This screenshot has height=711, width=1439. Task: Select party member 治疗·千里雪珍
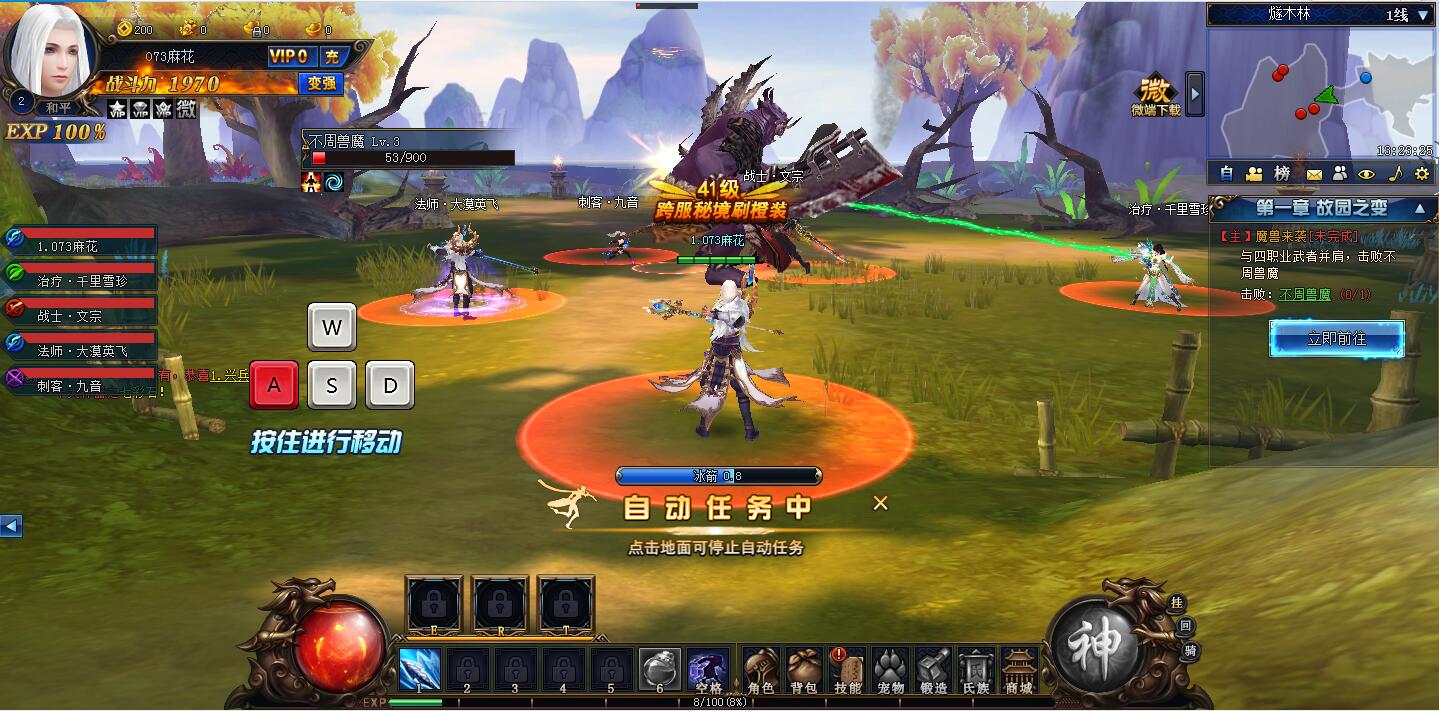tap(82, 280)
